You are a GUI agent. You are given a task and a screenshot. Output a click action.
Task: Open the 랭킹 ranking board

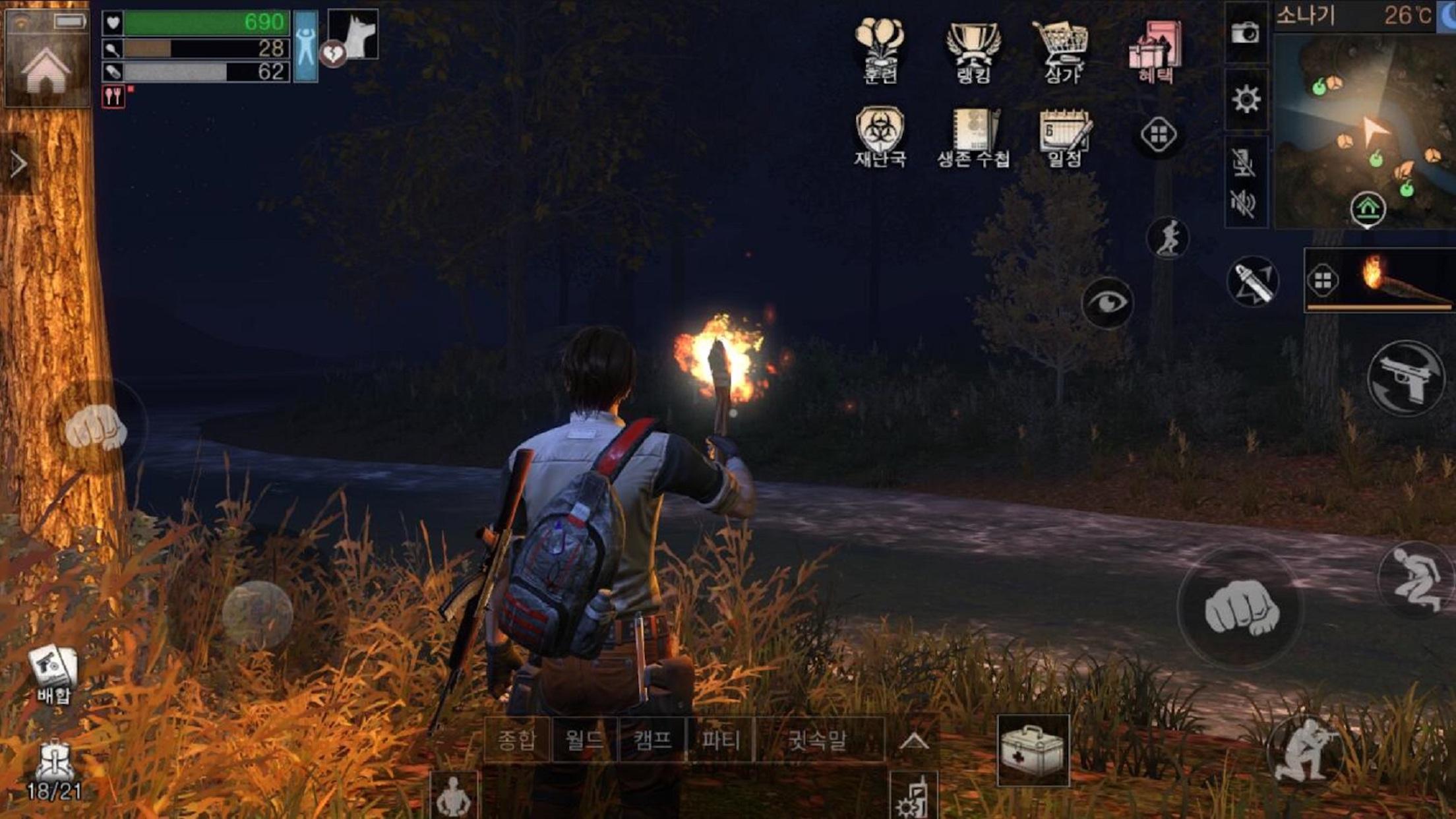(x=975, y=49)
